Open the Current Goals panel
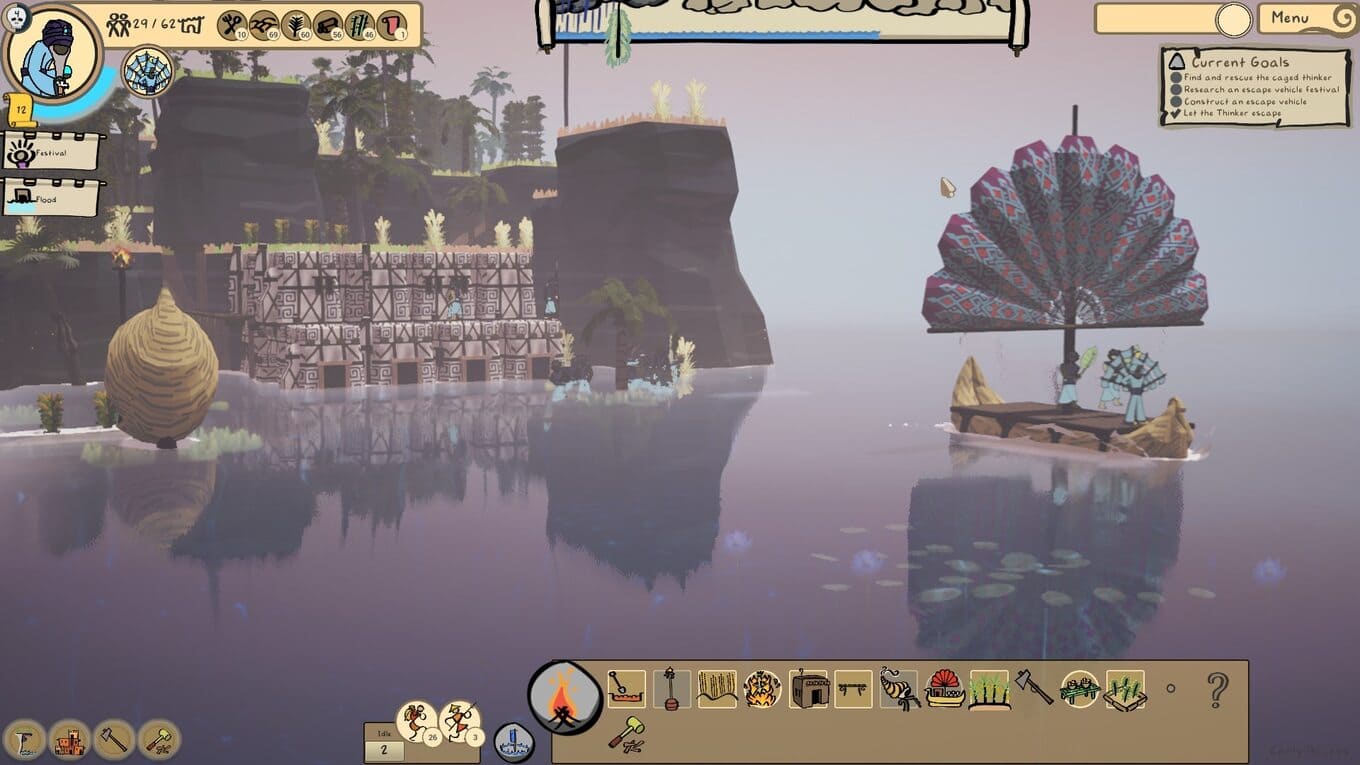Screen dimensions: 1360x765 (x=1255, y=87)
